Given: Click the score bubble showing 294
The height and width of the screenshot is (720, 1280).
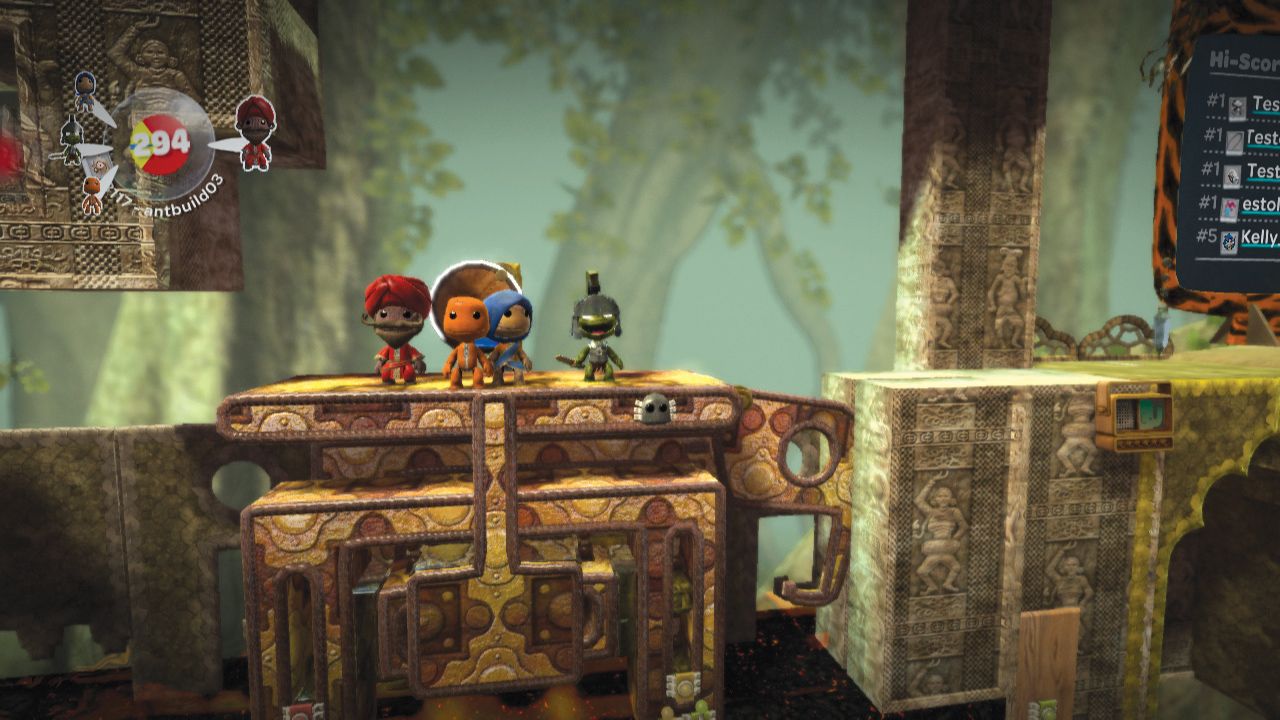Looking at the screenshot, I should pyautogui.click(x=160, y=144).
